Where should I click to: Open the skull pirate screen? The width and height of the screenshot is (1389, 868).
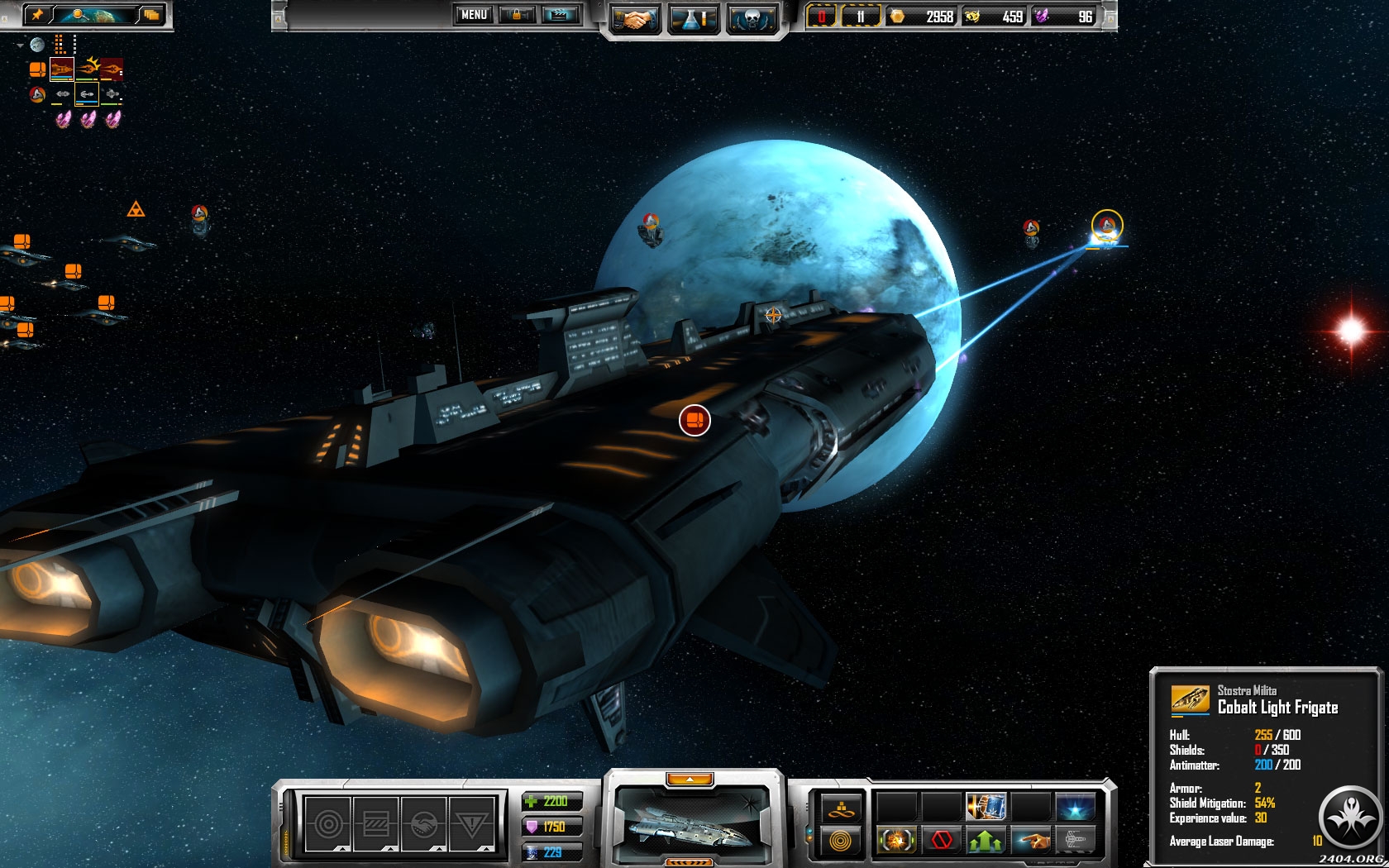pyautogui.click(x=752, y=20)
